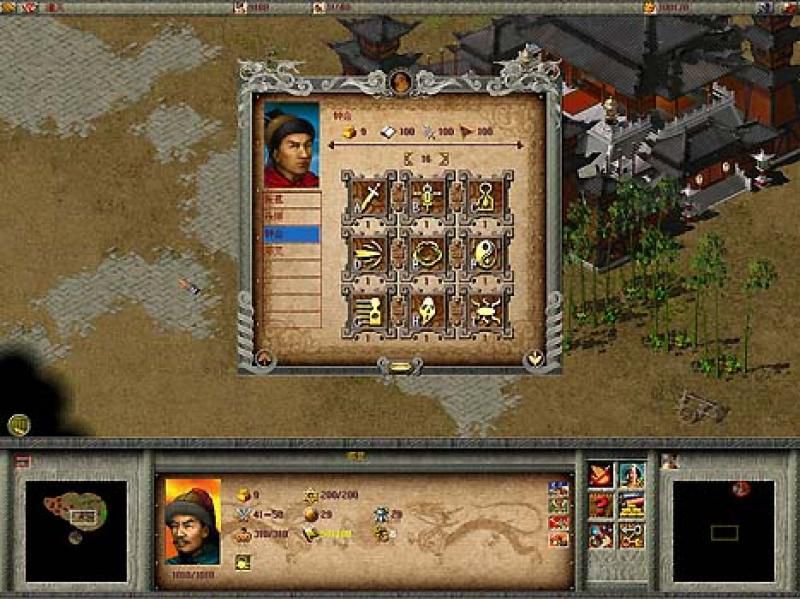Click the heart button at dialog bottom right
800x599 pixels.
(x=534, y=357)
